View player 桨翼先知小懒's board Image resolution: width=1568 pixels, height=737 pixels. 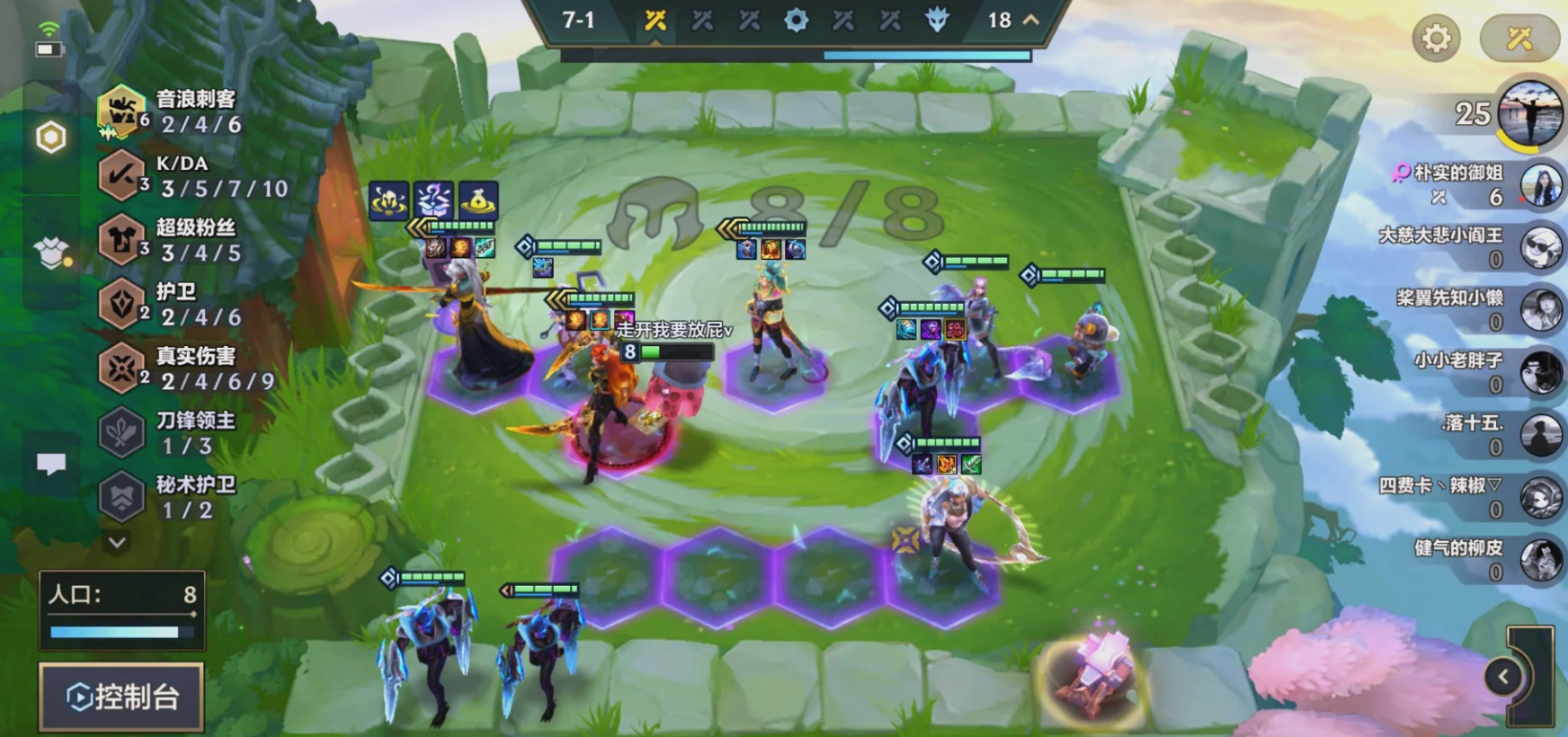coord(1539,310)
